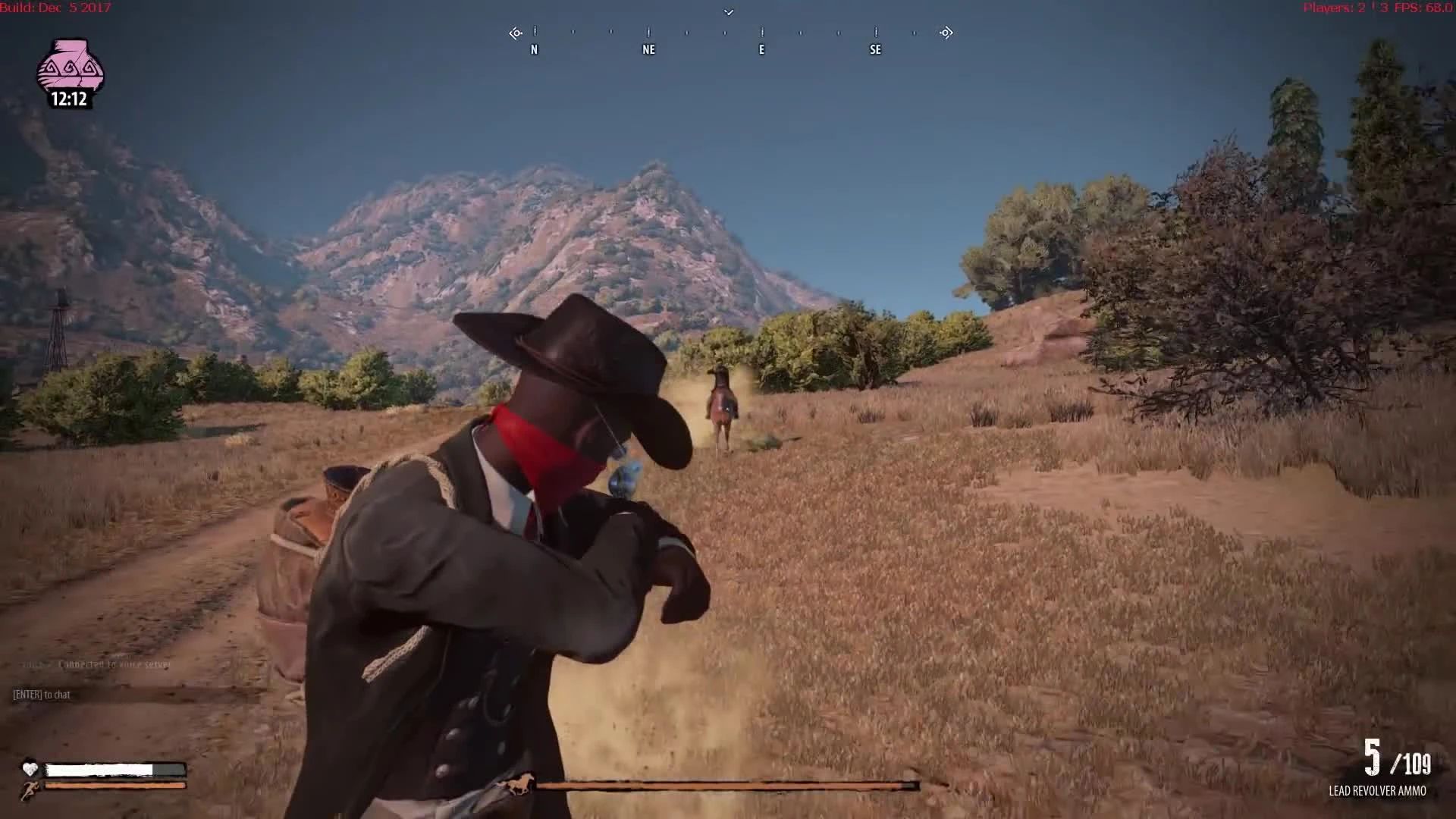Image resolution: width=1456 pixels, height=819 pixels.
Task: Expand the chevron above the compass
Action: coord(728,12)
